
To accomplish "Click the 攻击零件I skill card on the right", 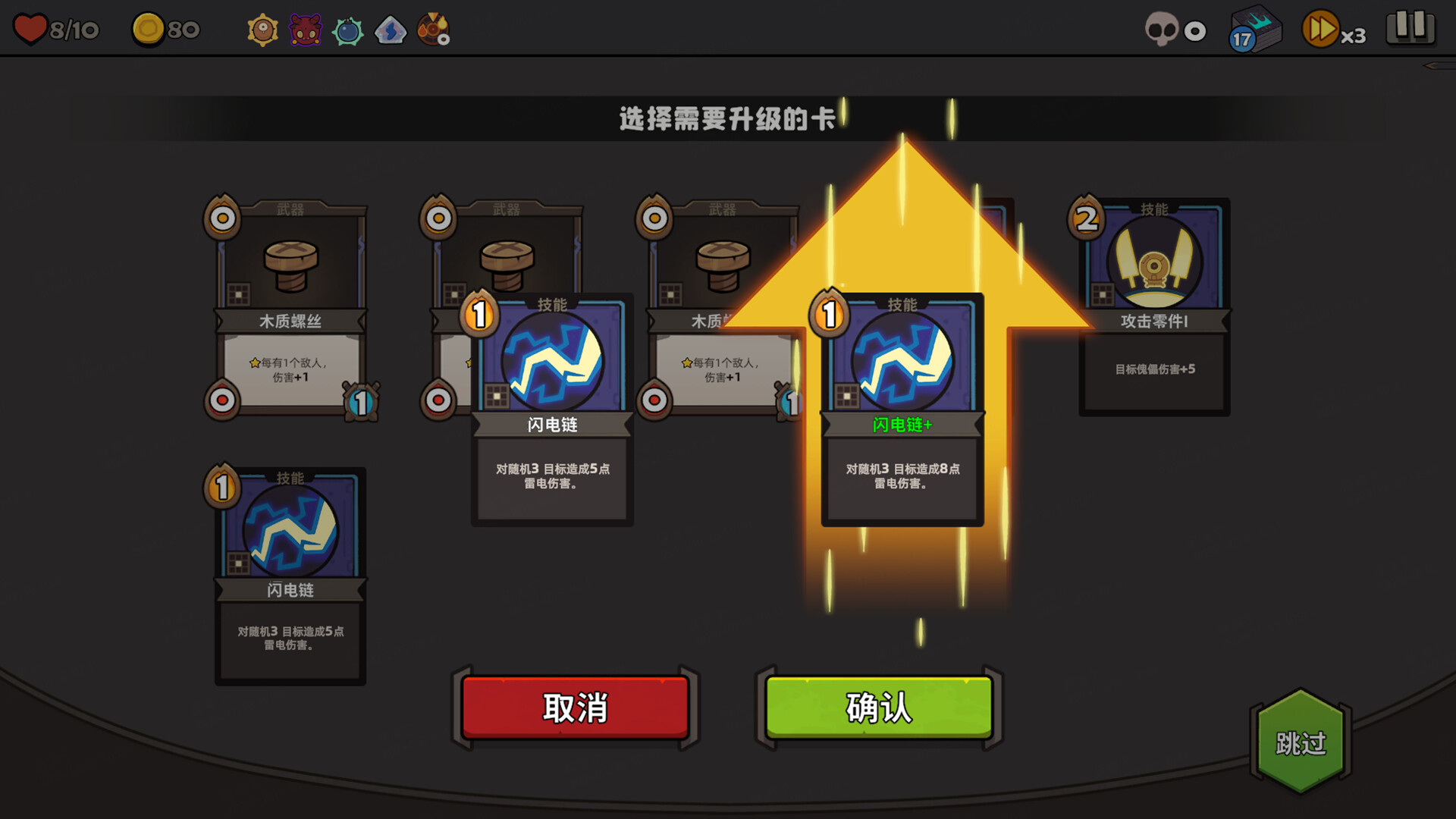I will point(1154,303).
